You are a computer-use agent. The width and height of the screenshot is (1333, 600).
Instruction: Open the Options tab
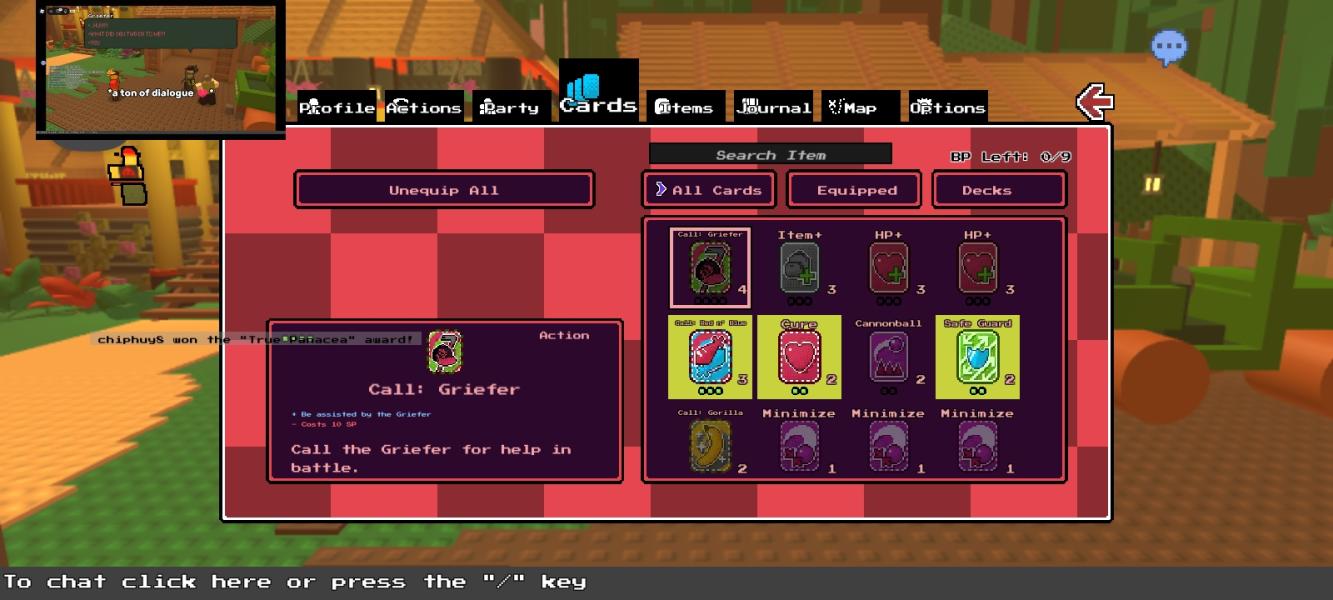tap(947, 107)
